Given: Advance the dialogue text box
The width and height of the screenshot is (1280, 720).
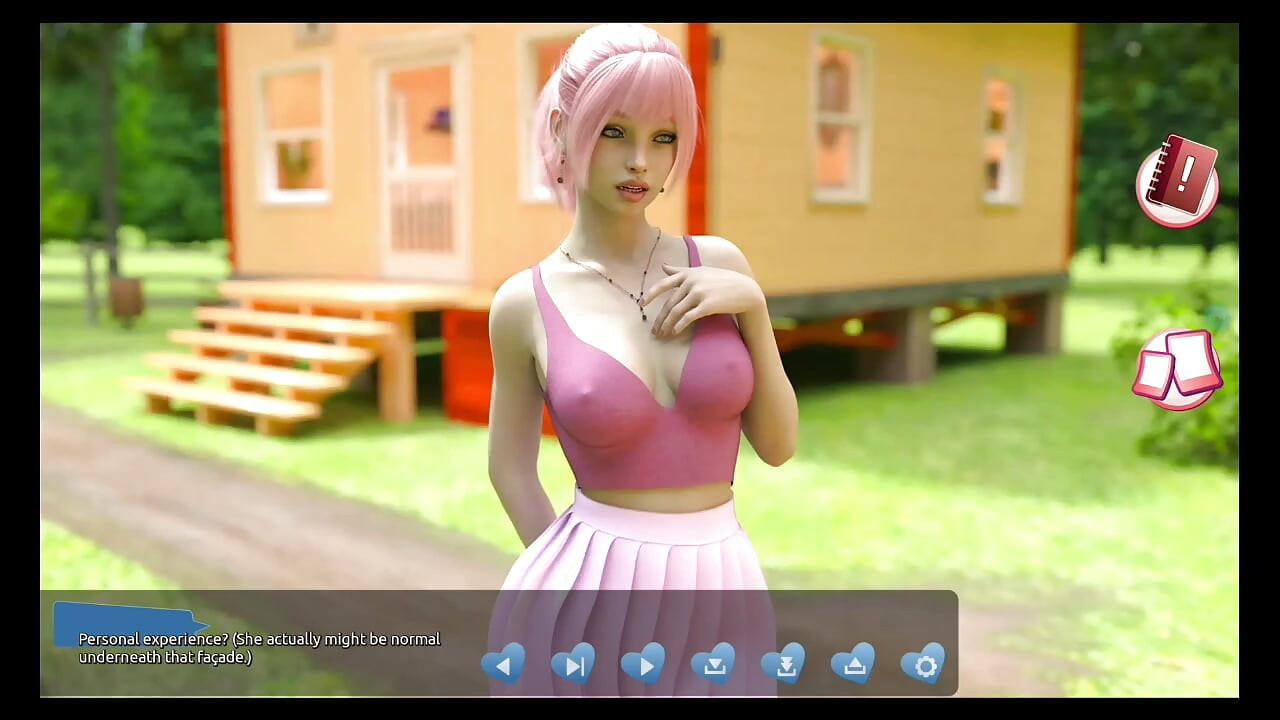Looking at the screenshot, I should (260, 647).
